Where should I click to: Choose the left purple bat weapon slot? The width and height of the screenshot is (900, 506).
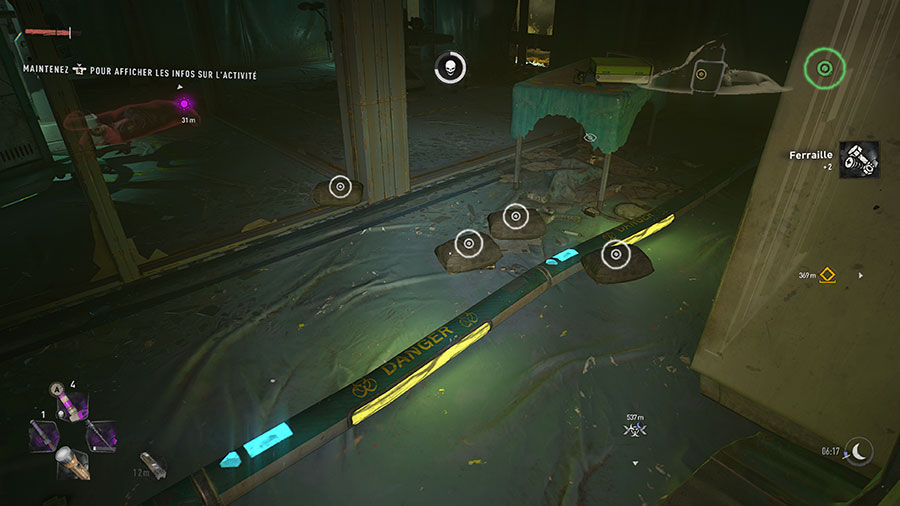pyautogui.click(x=43, y=436)
